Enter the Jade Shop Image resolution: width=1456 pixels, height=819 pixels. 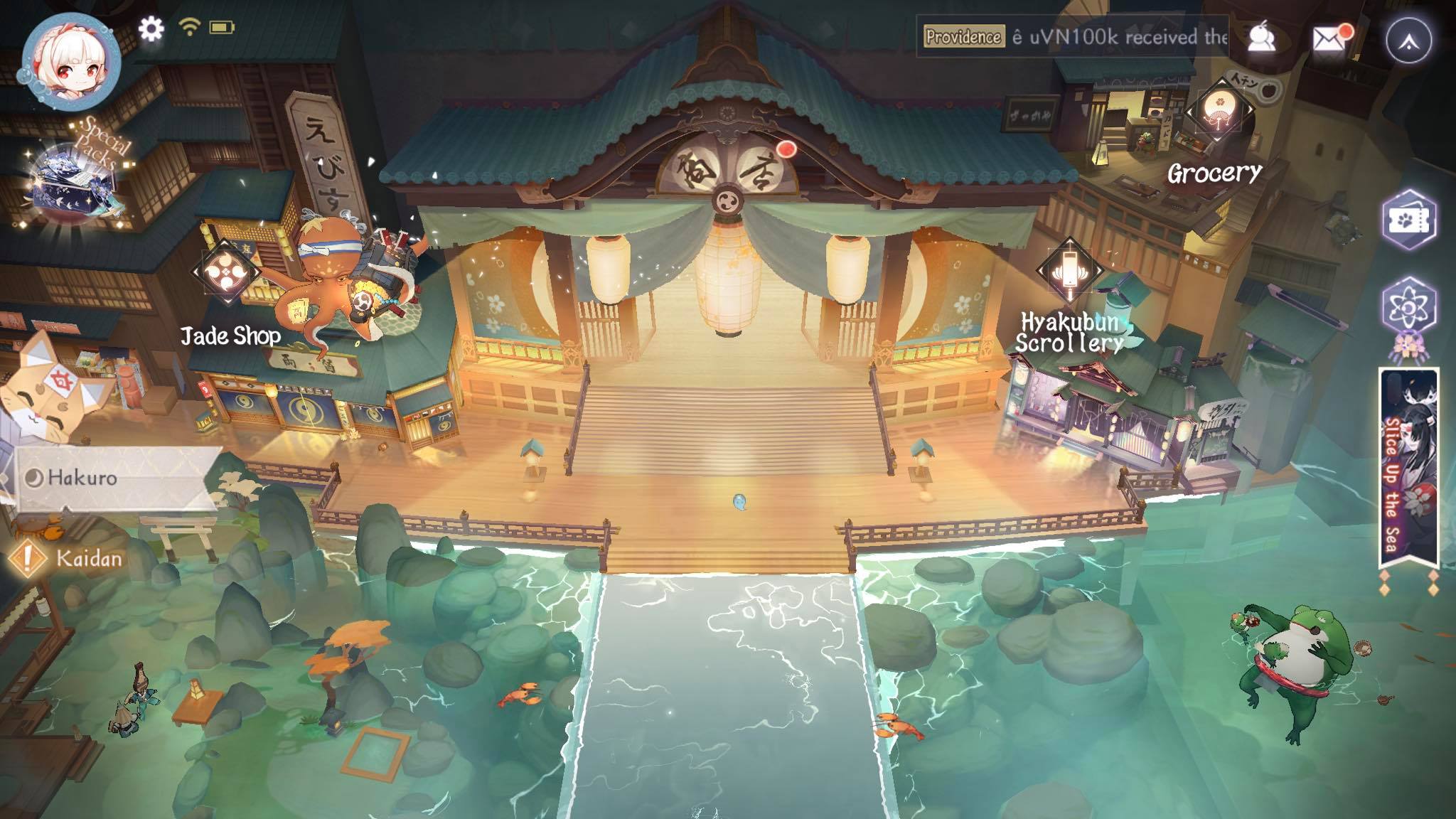(x=227, y=274)
